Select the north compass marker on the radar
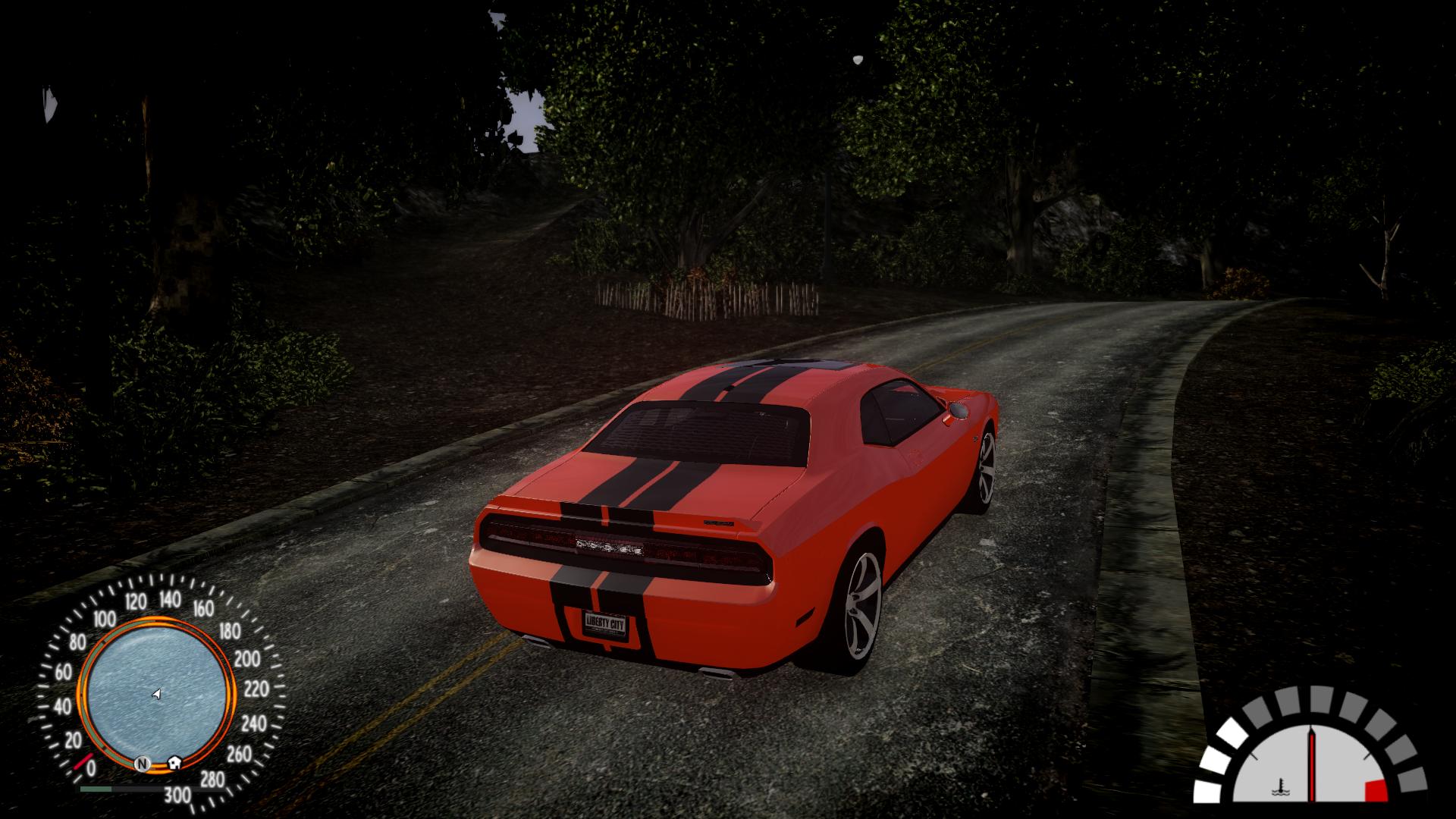 (x=142, y=763)
